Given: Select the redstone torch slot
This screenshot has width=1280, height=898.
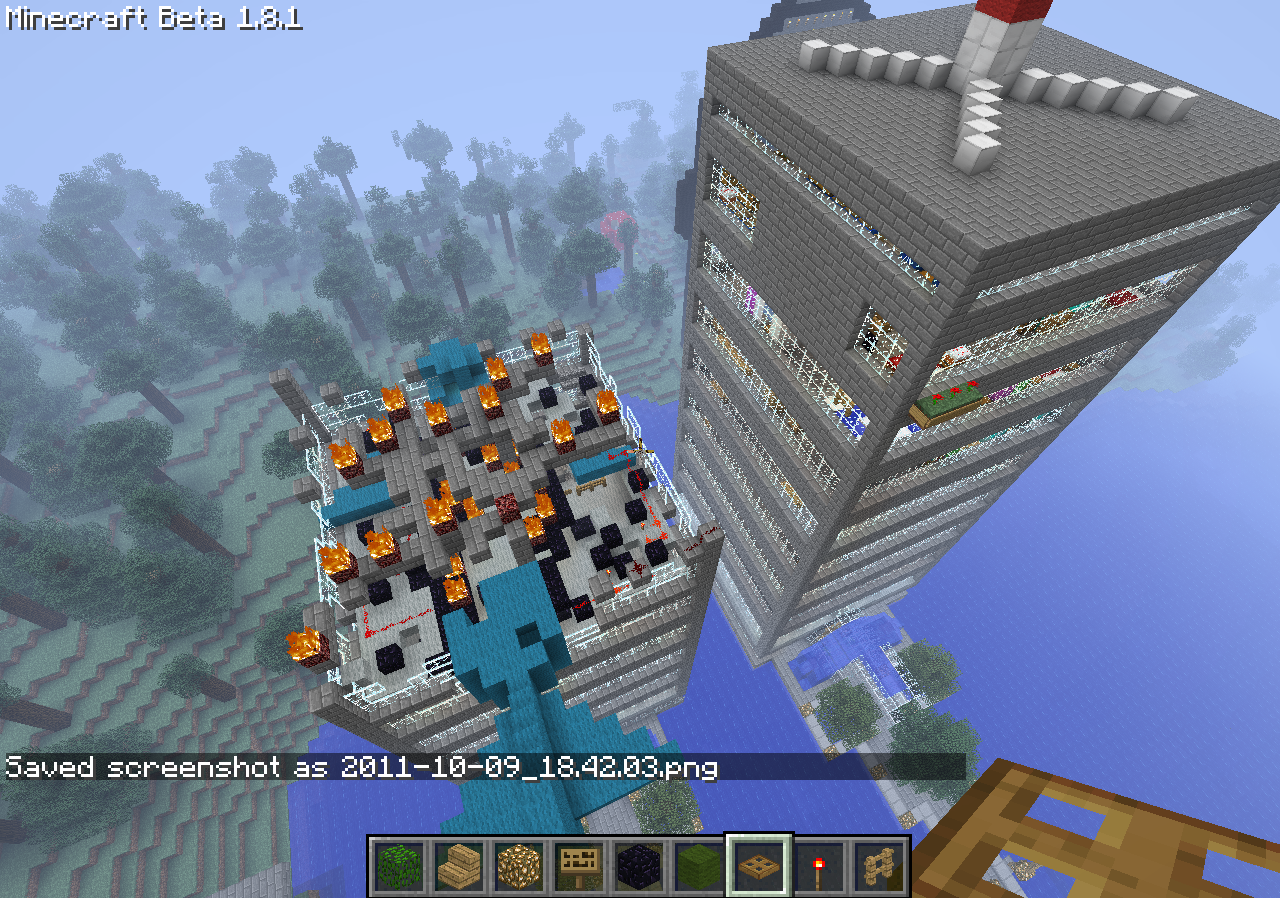Looking at the screenshot, I should click(x=819, y=865).
